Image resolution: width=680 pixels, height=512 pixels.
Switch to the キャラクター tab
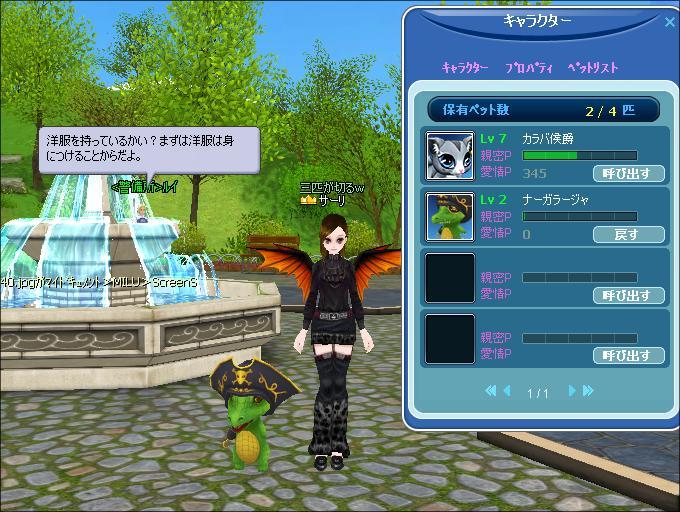pyautogui.click(x=465, y=68)
